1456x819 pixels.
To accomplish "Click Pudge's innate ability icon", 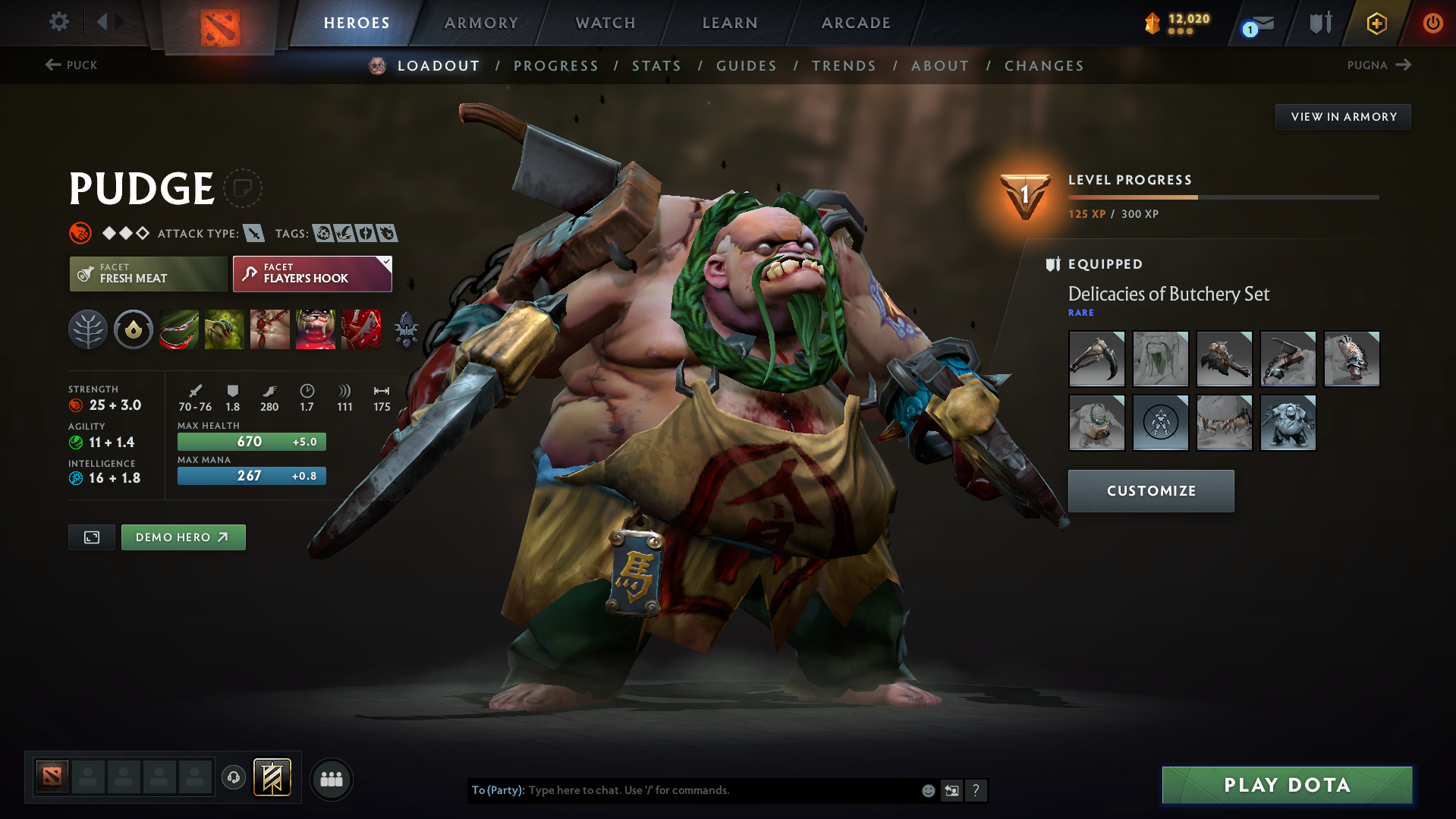I will pos(133,329).
